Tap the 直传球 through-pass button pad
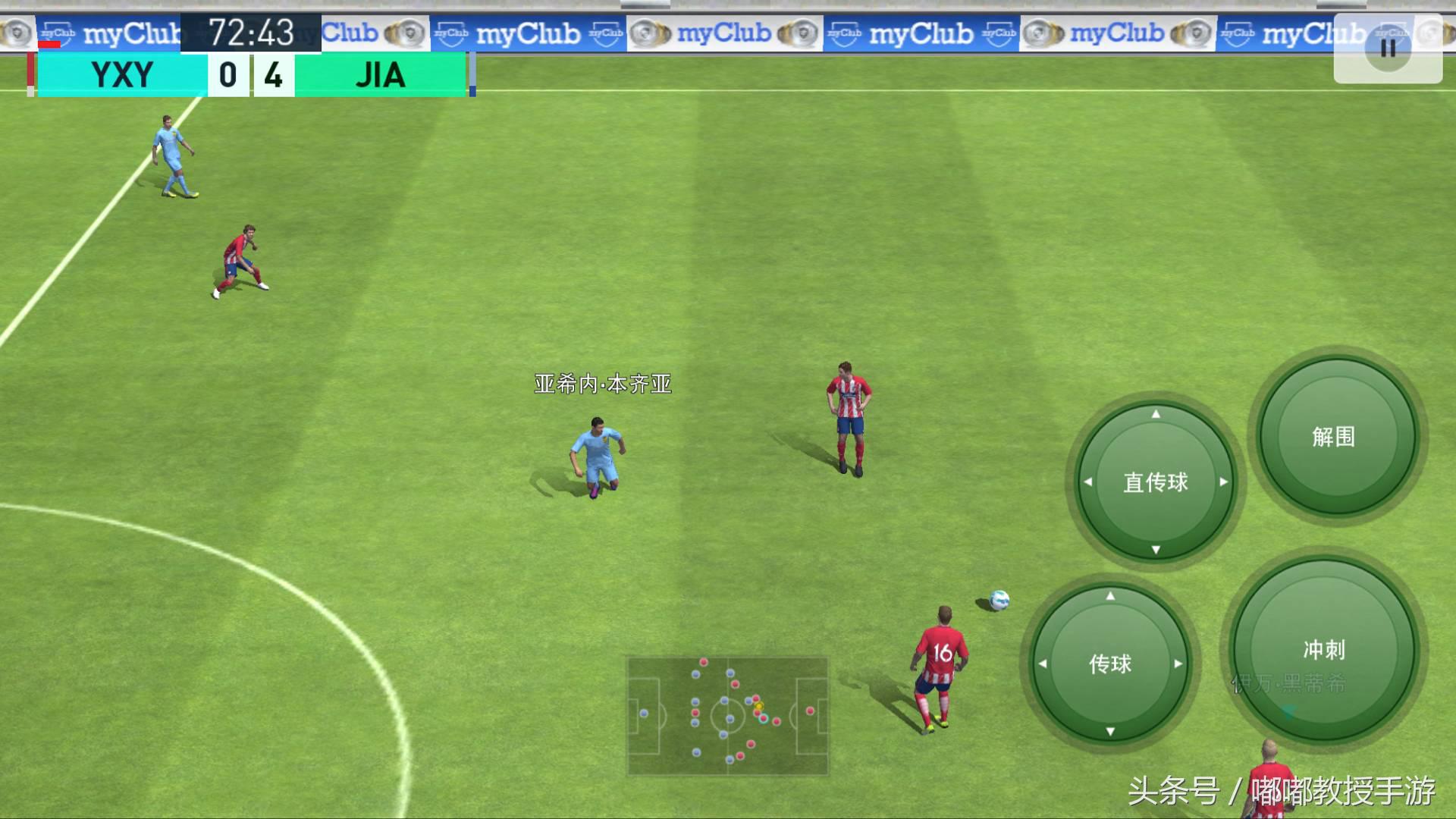Viewport: 1456px width, 819px height. pyautogui.click(x=1155, y=483)
